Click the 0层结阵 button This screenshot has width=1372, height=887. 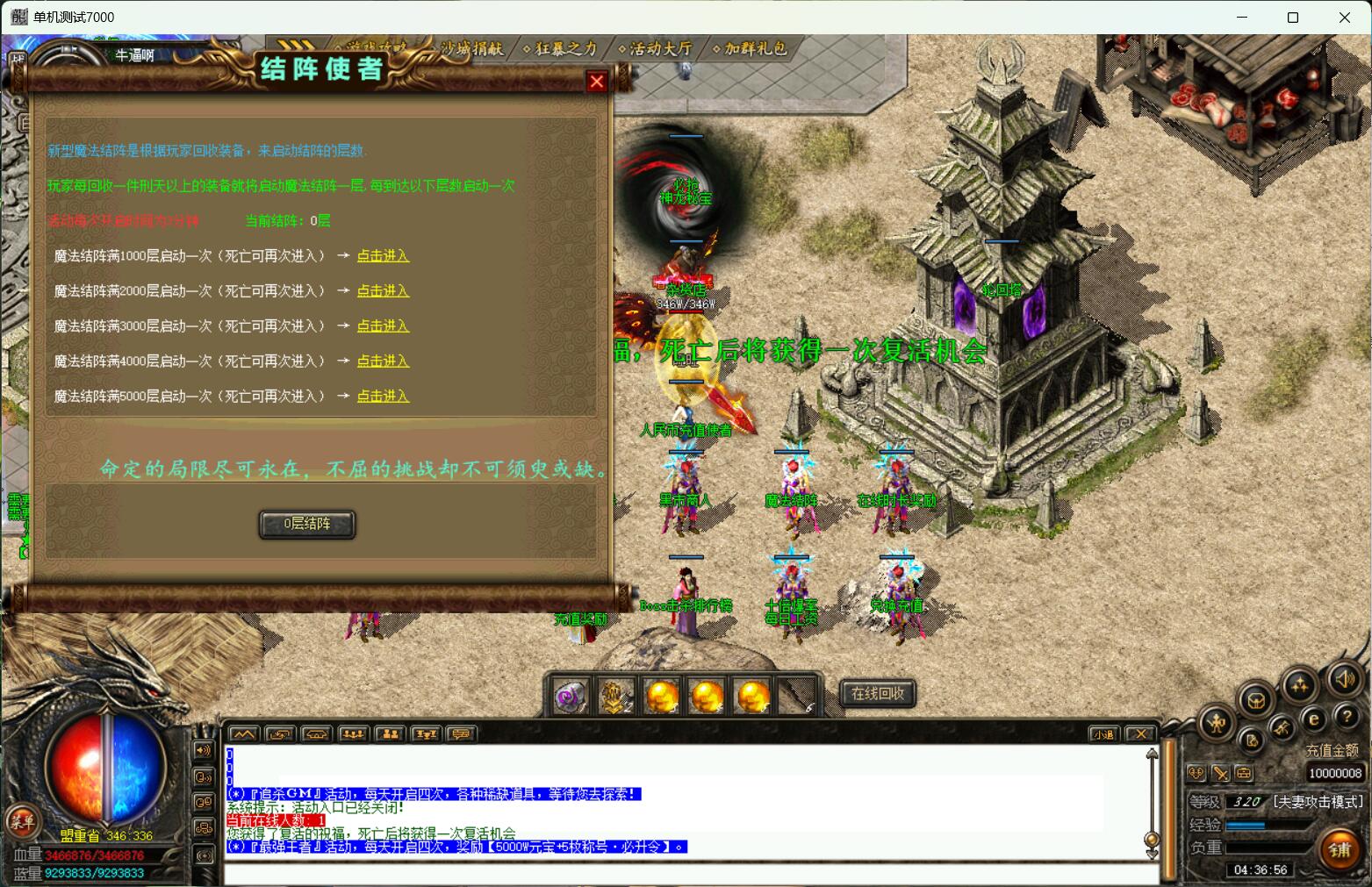(307, 524)
